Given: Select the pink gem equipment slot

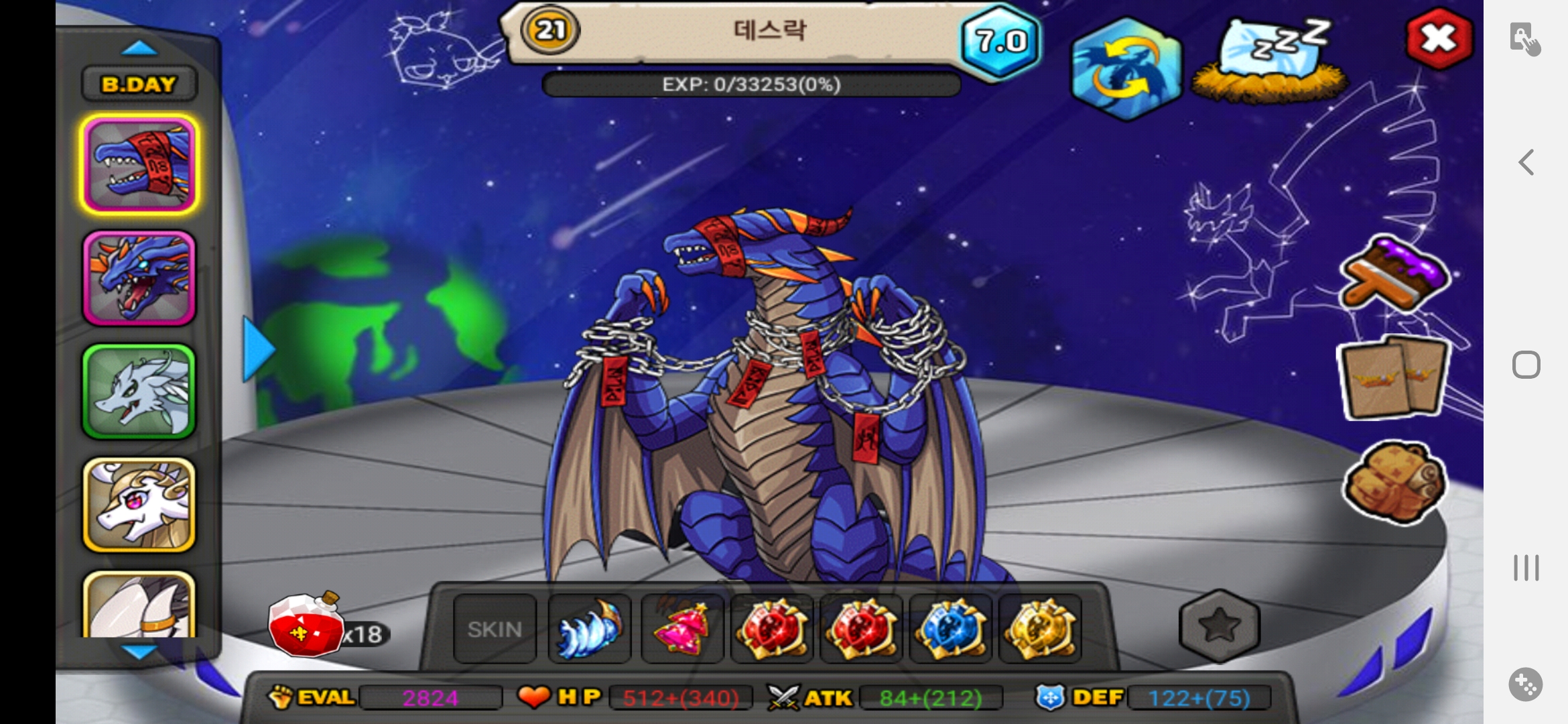Looking at the screenshot, I should click(x=682, y=629).
